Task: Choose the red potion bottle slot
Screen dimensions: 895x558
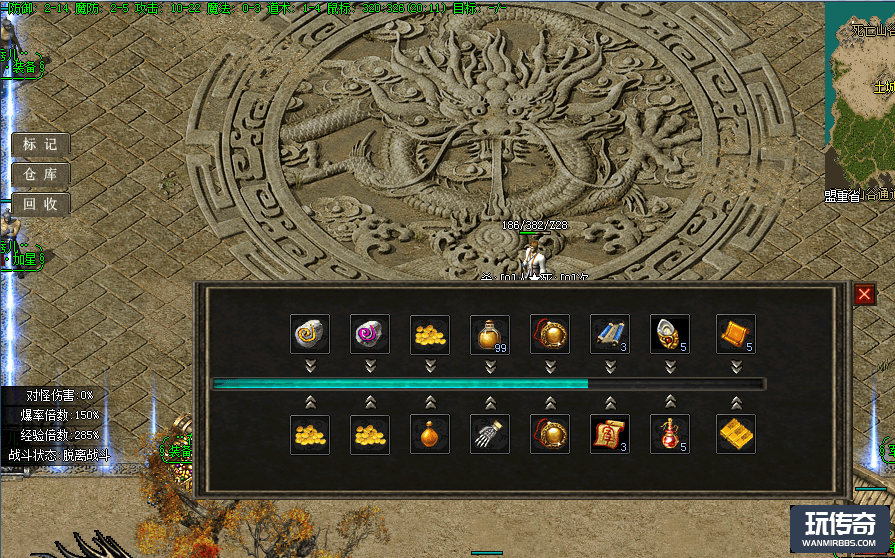Action: (670, 434)
